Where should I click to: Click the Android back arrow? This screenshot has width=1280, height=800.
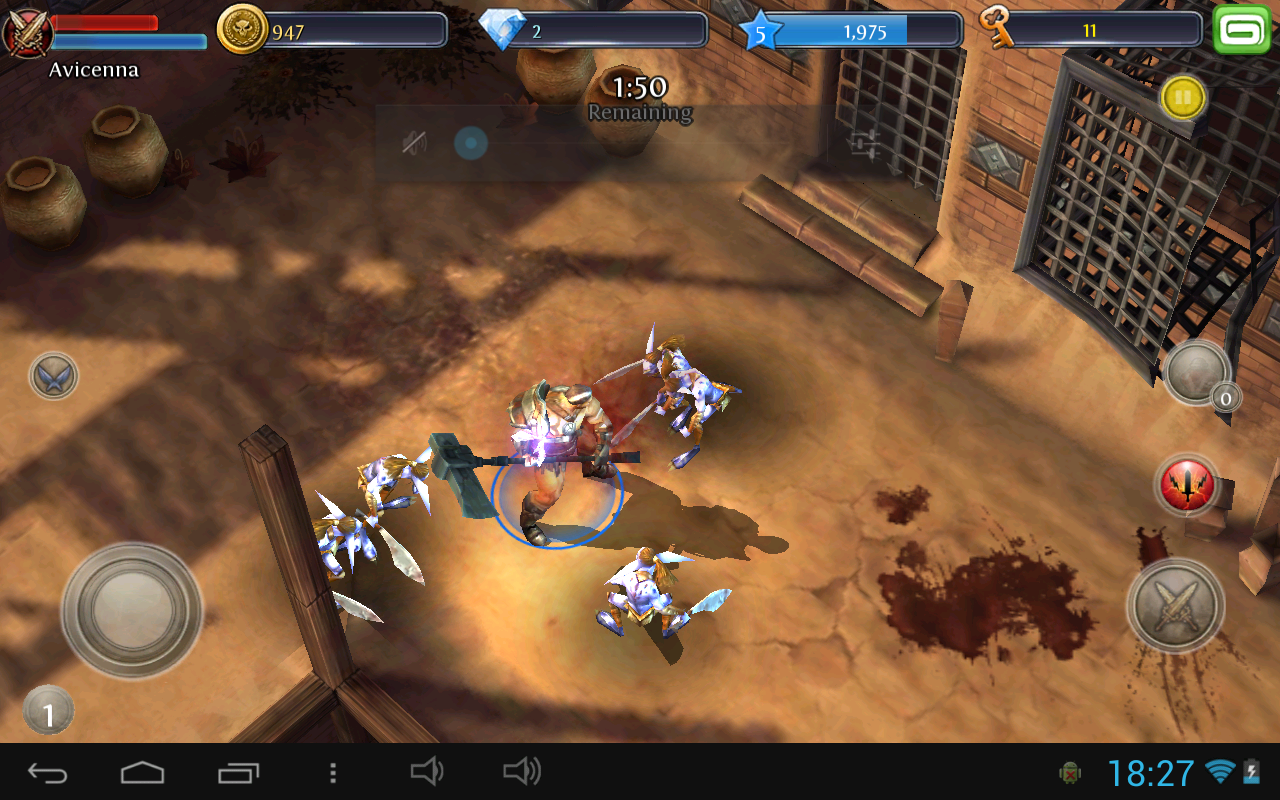point(48,772)
